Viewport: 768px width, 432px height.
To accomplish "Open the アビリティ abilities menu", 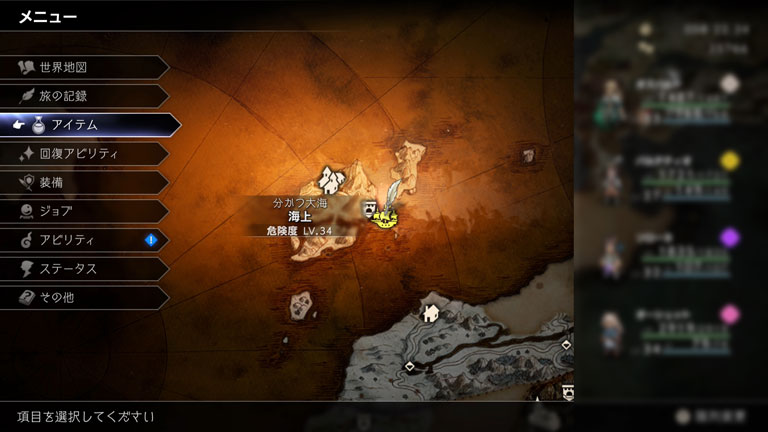I will tap(80, 240).
